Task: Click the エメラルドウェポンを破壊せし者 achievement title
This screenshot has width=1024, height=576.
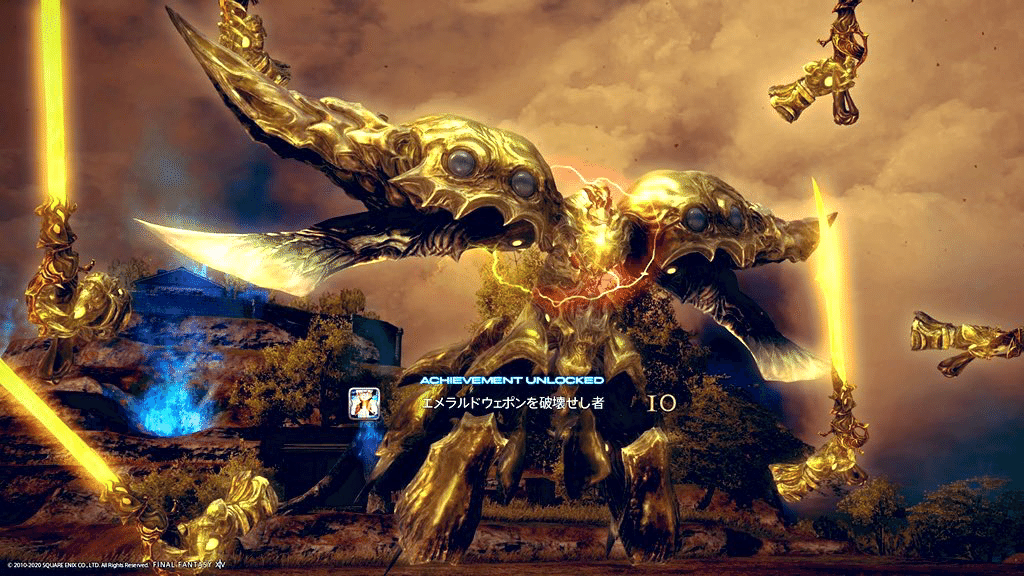Action: click(x=511, y=403)
